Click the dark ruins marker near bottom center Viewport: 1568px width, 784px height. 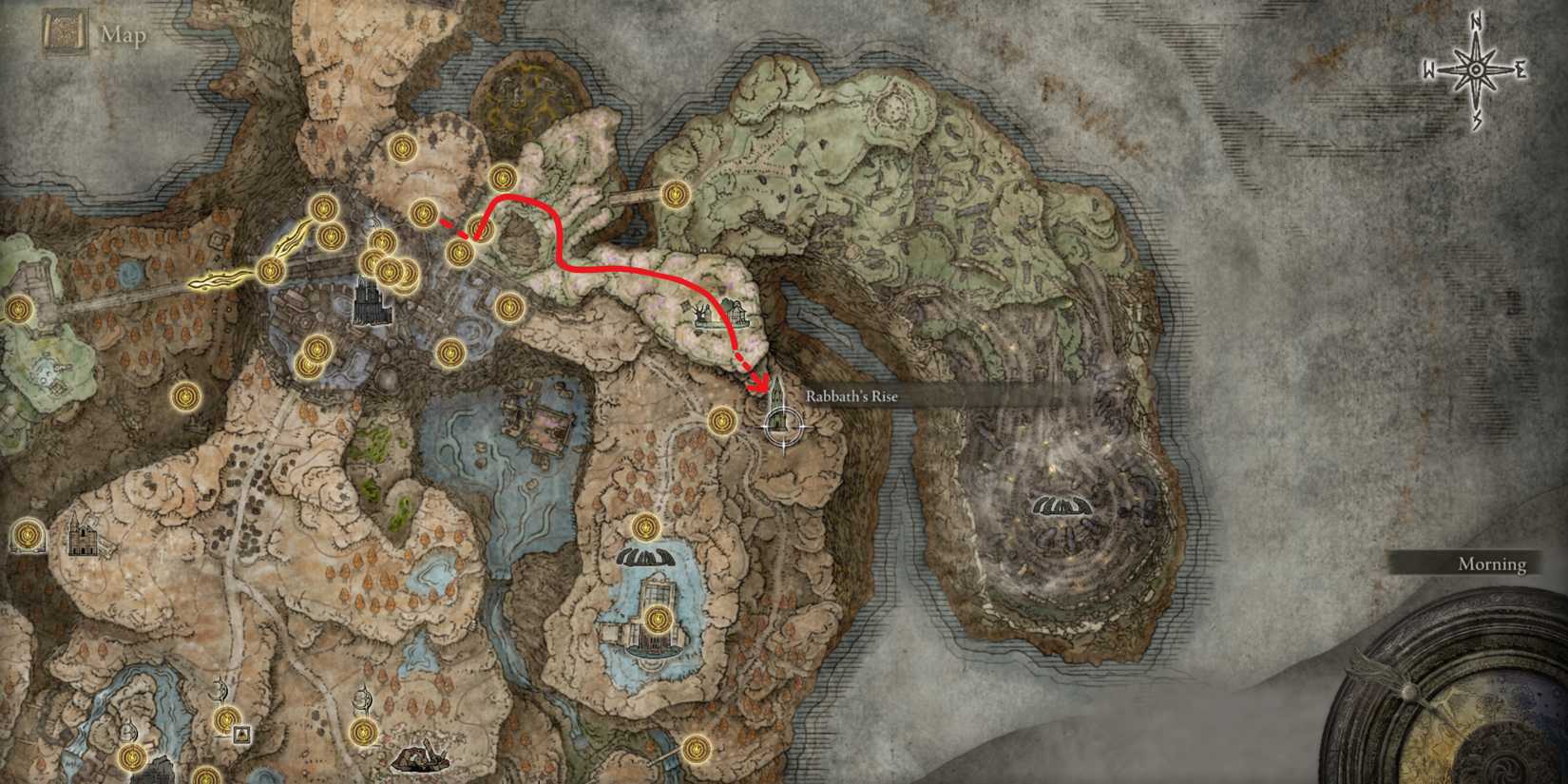421,758
